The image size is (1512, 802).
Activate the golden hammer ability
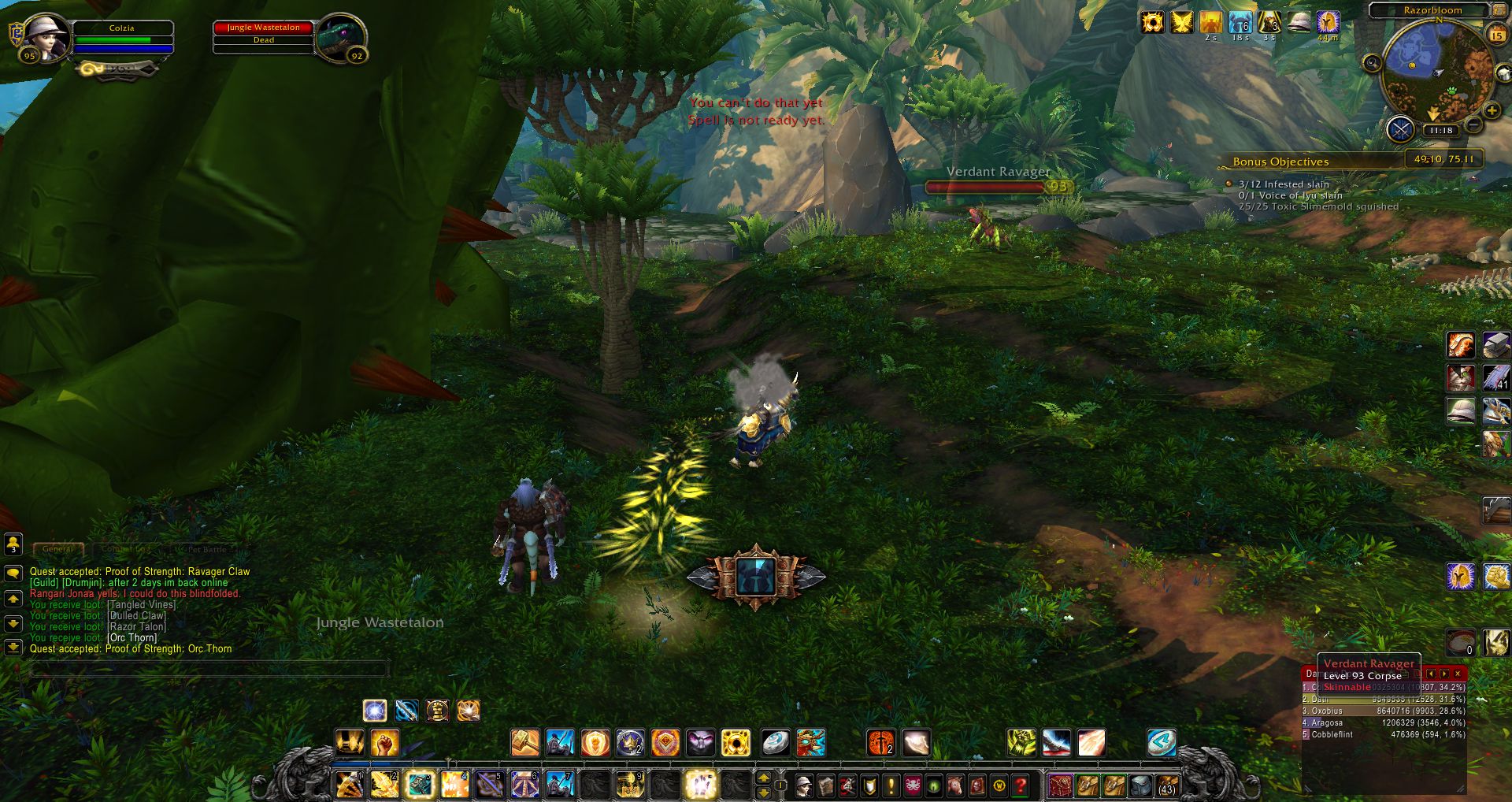click(x=525, y=742)
